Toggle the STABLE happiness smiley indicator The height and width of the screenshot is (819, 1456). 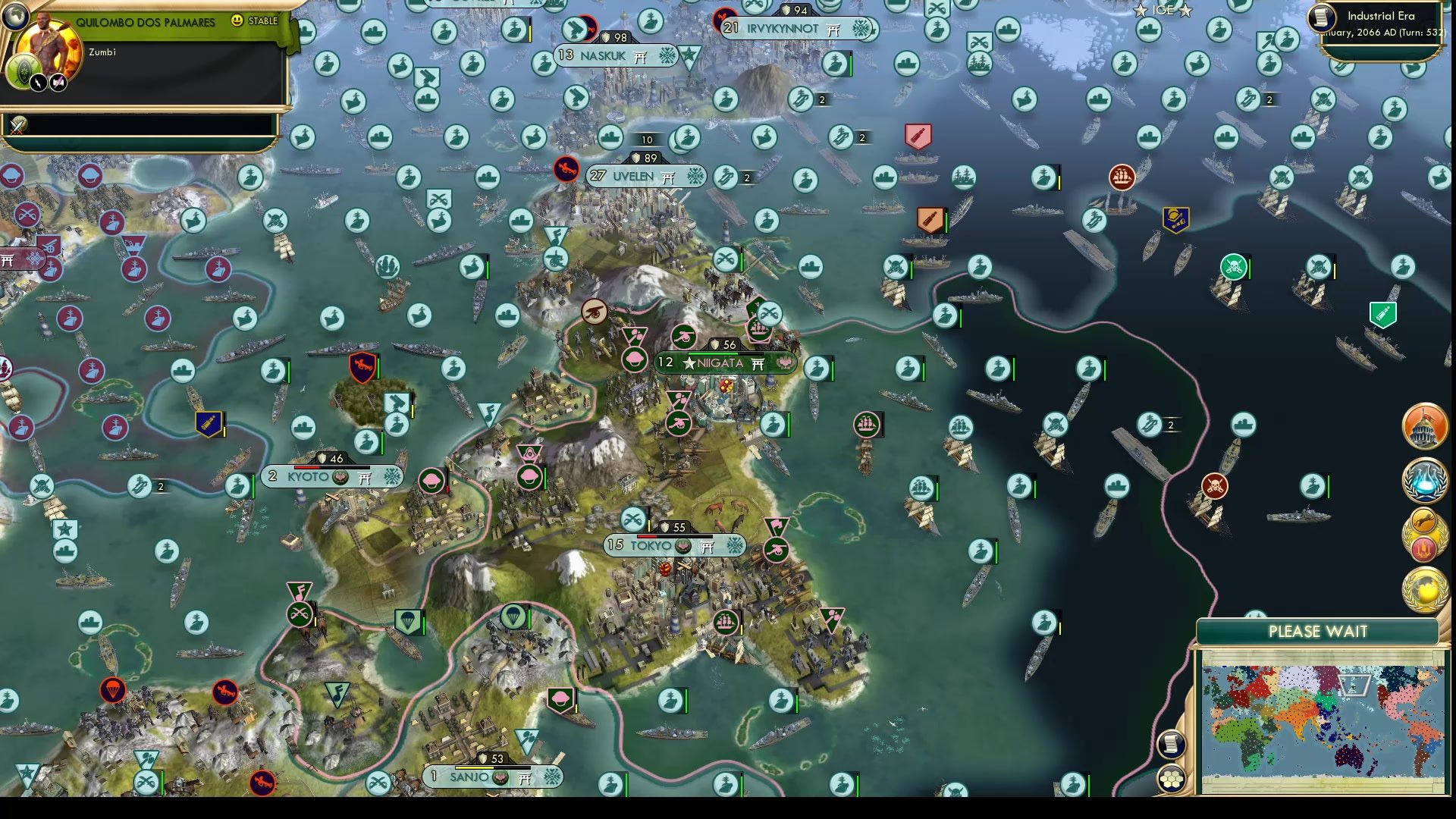click(238, 21)
